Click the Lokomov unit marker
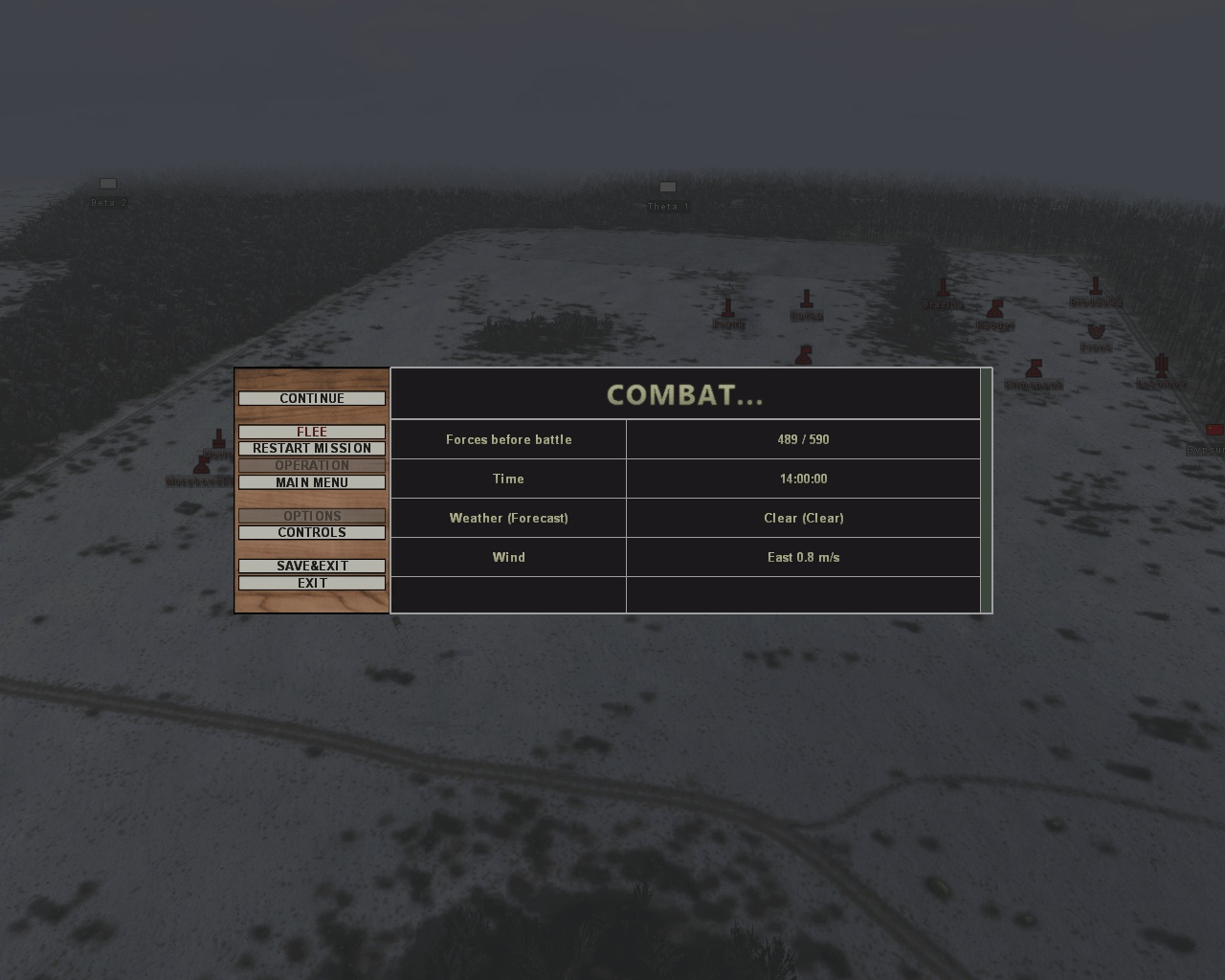Image resolution: width=1225 pixels, height=980 pixels. pos(1162,366)
